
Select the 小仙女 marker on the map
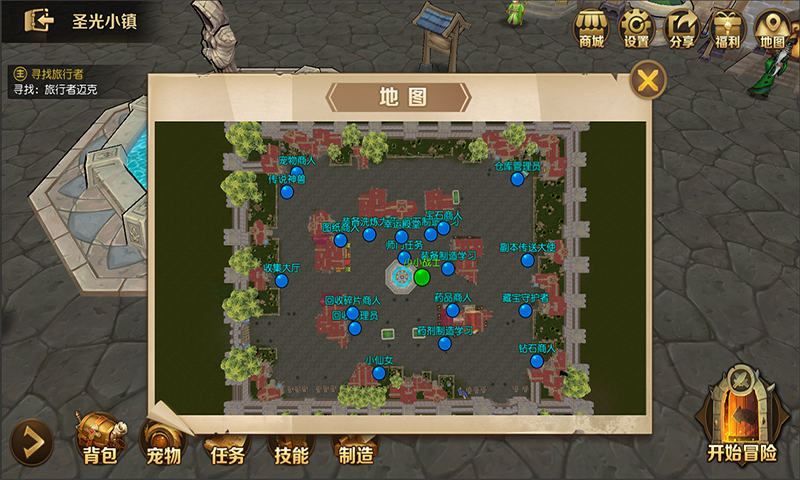pos(379,373)
